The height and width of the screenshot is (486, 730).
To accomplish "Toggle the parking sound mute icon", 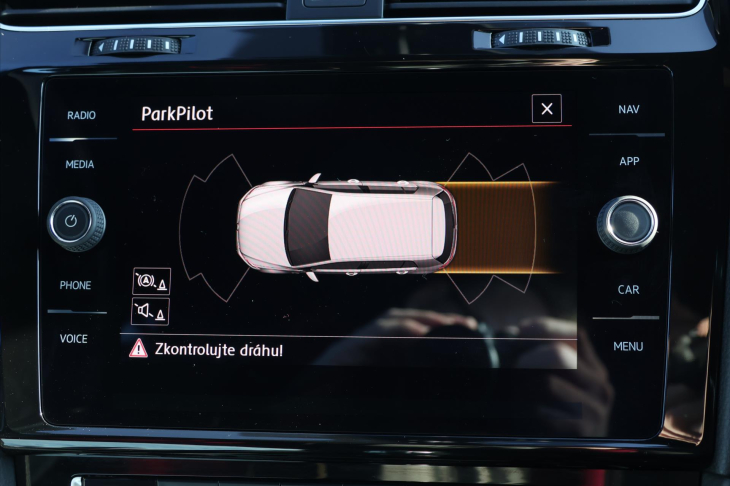I will (x=150, y=312).
